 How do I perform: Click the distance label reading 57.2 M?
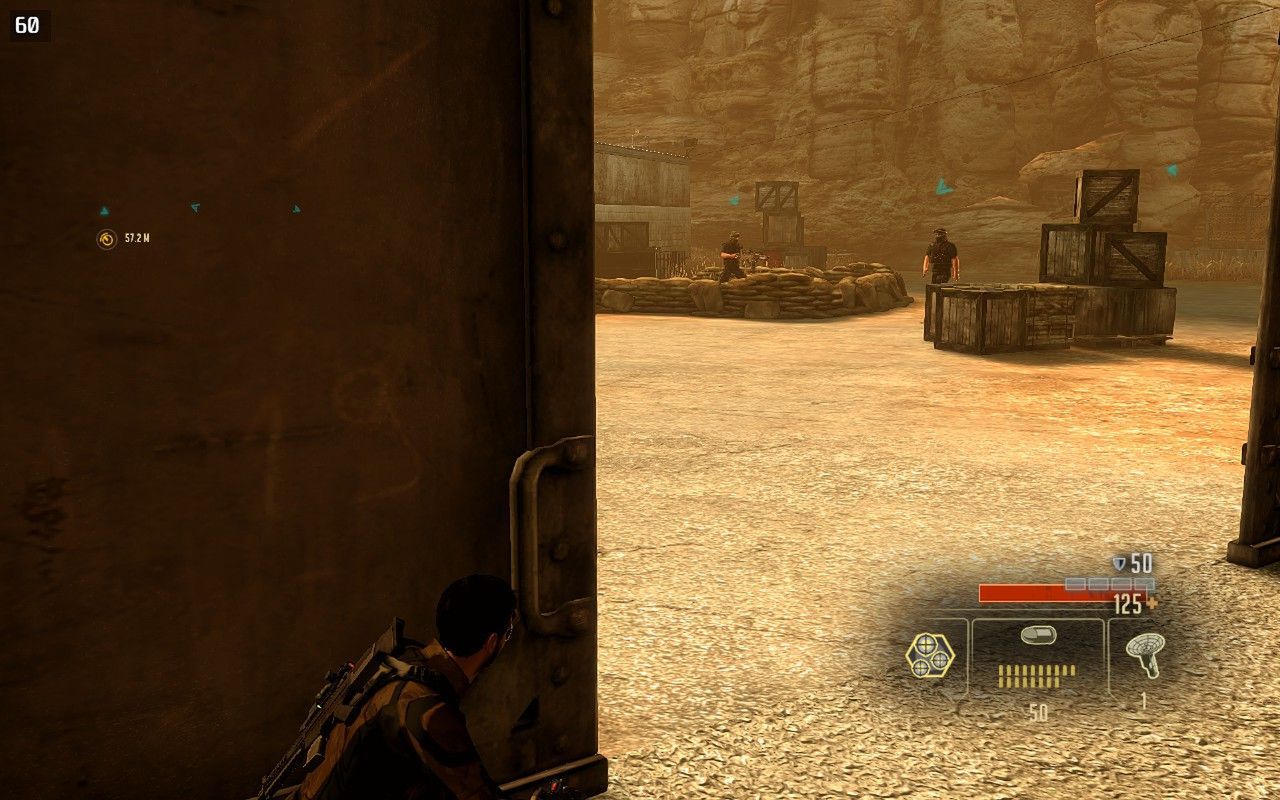tap(137, 239)
